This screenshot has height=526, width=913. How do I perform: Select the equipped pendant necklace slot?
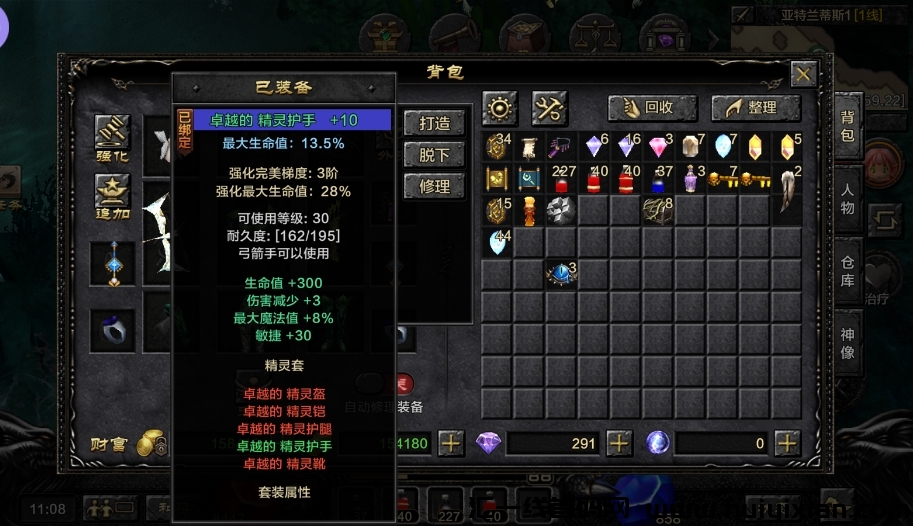[x=113, y=264]
